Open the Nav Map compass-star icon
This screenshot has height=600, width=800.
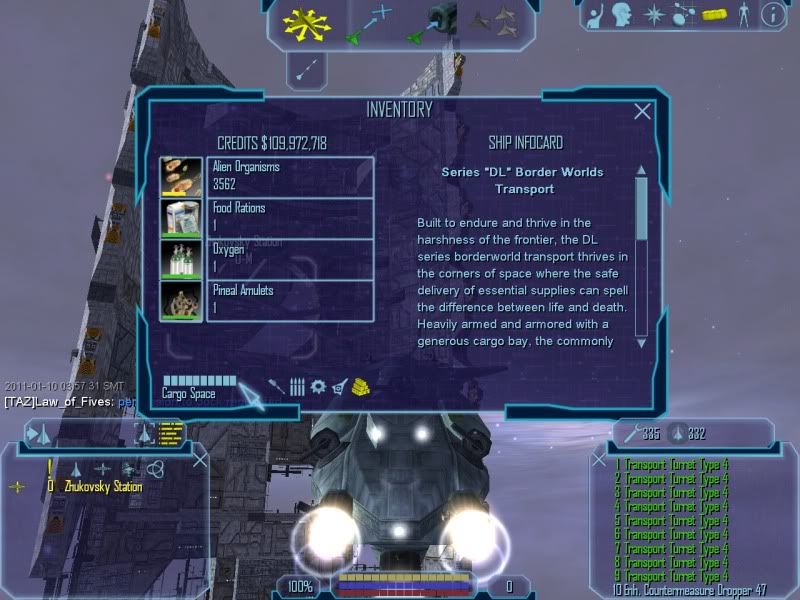(x=654, y=15)
